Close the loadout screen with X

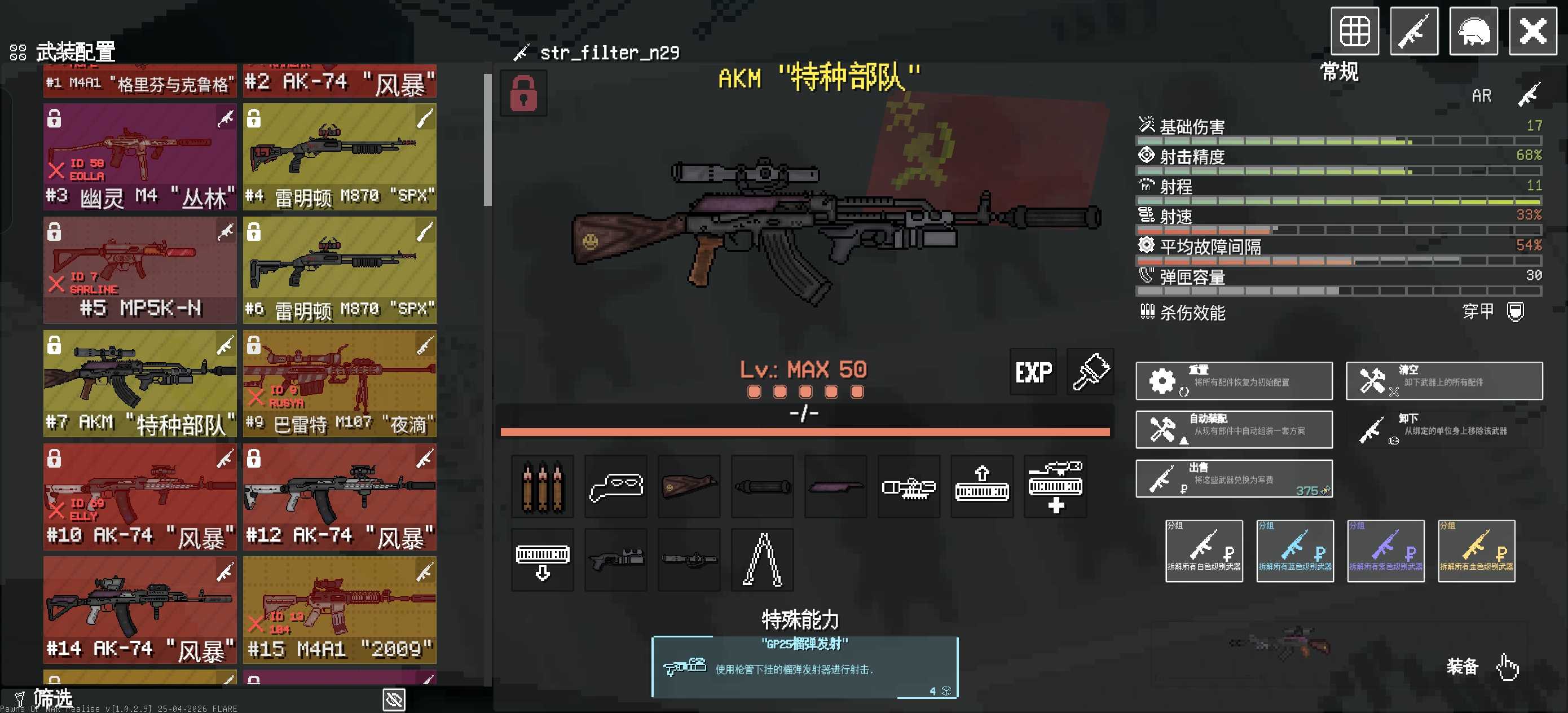1532,31
